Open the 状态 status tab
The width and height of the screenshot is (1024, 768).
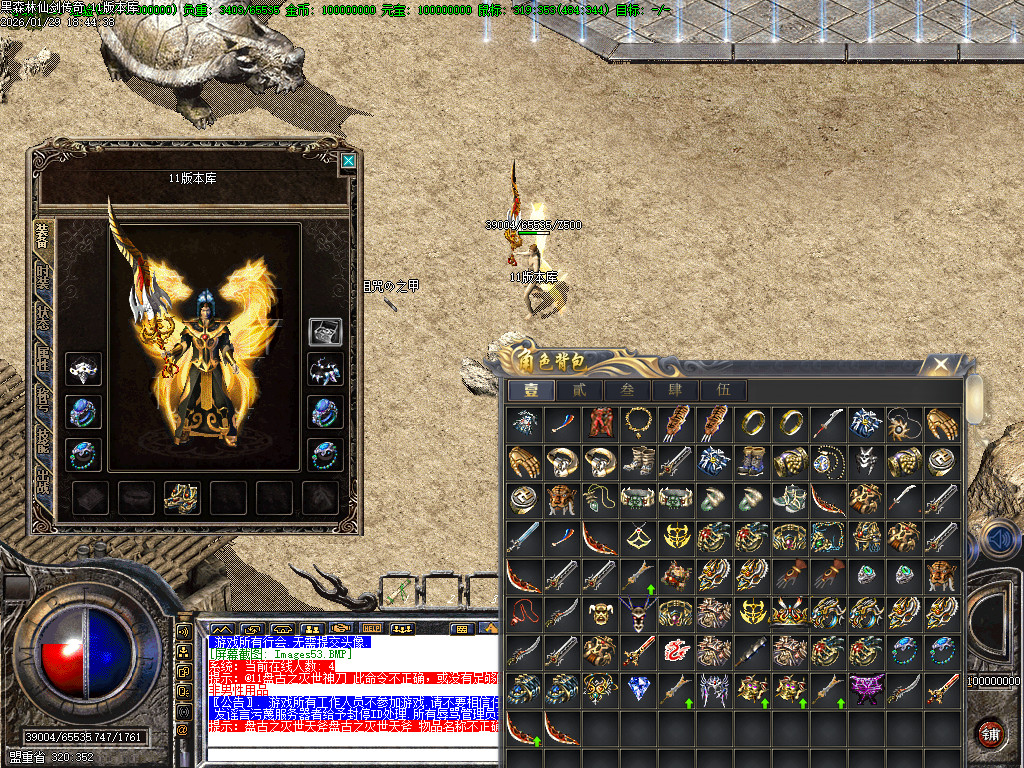[43, 318]
